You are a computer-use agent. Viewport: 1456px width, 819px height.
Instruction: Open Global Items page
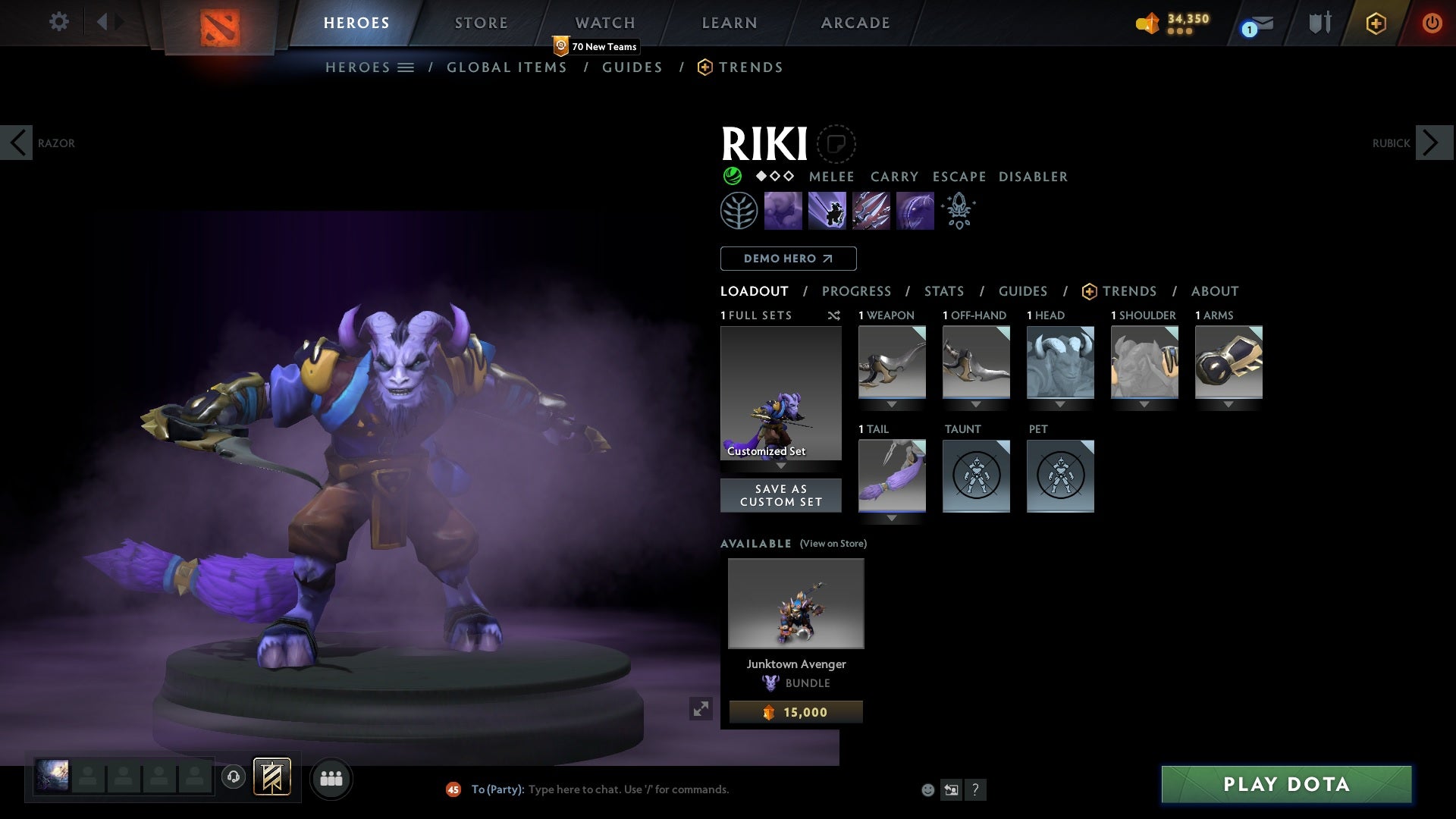pyautogui.click(x=507, y=67)
